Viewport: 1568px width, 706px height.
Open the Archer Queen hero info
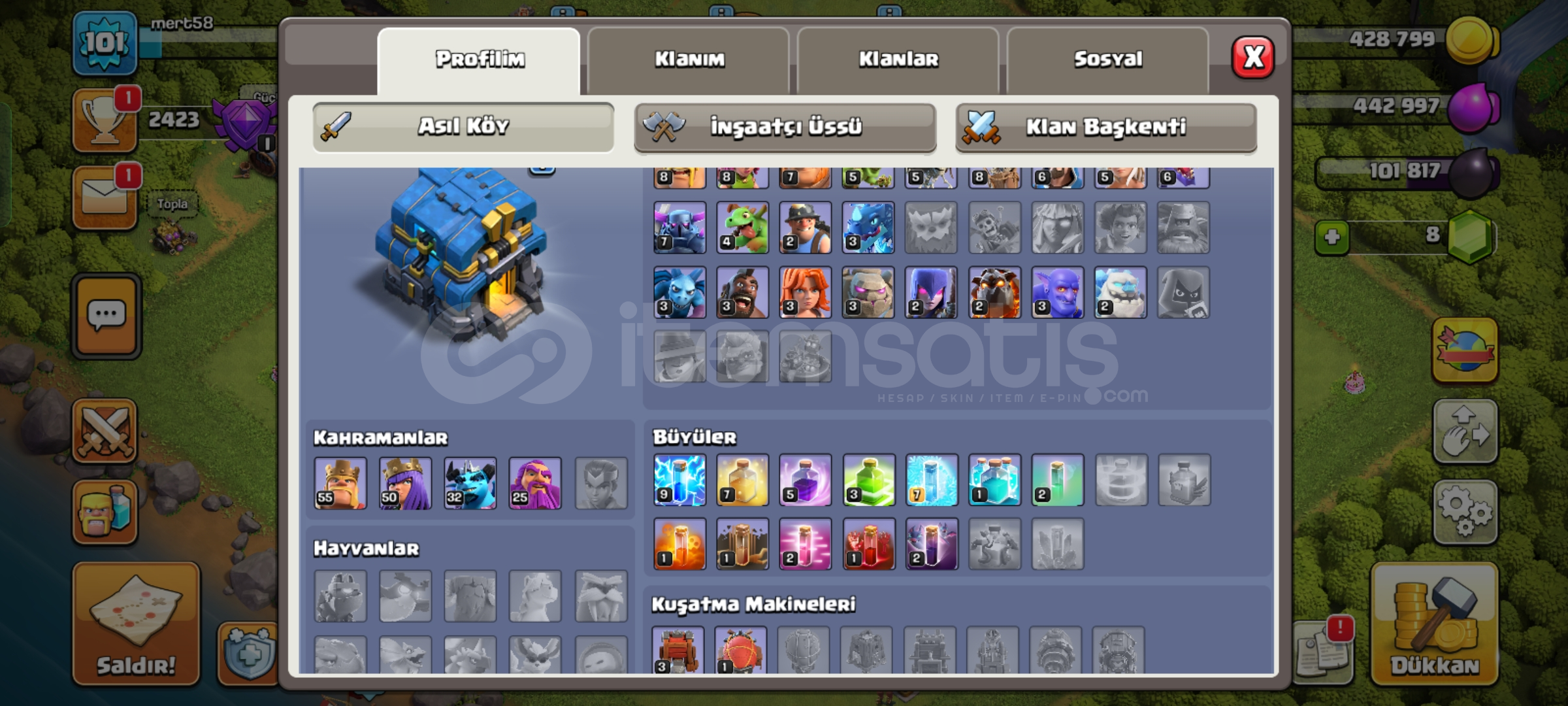405,482
